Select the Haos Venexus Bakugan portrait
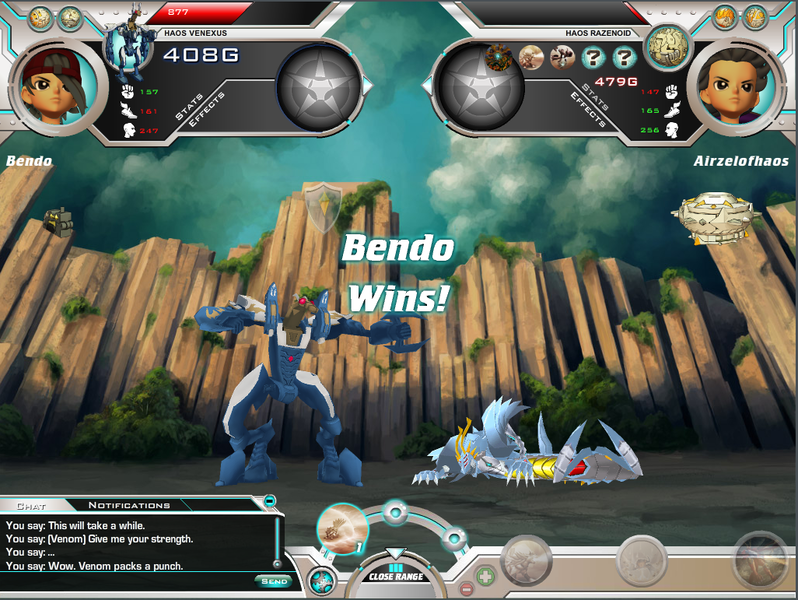This screenshot has height=600, width=798. (x=127, y=45)
